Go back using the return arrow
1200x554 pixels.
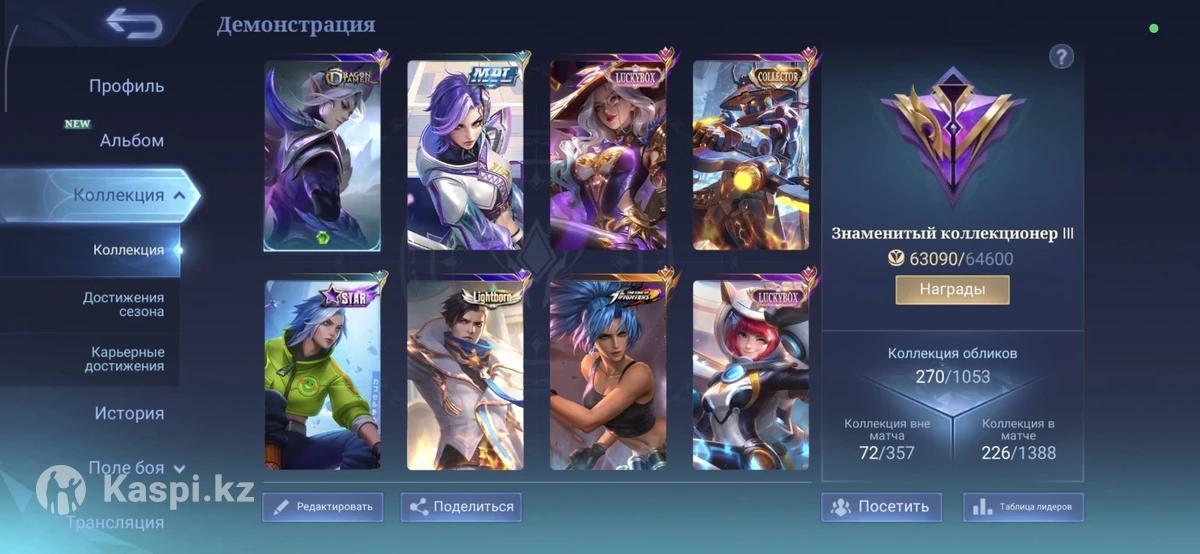[134, 24]
